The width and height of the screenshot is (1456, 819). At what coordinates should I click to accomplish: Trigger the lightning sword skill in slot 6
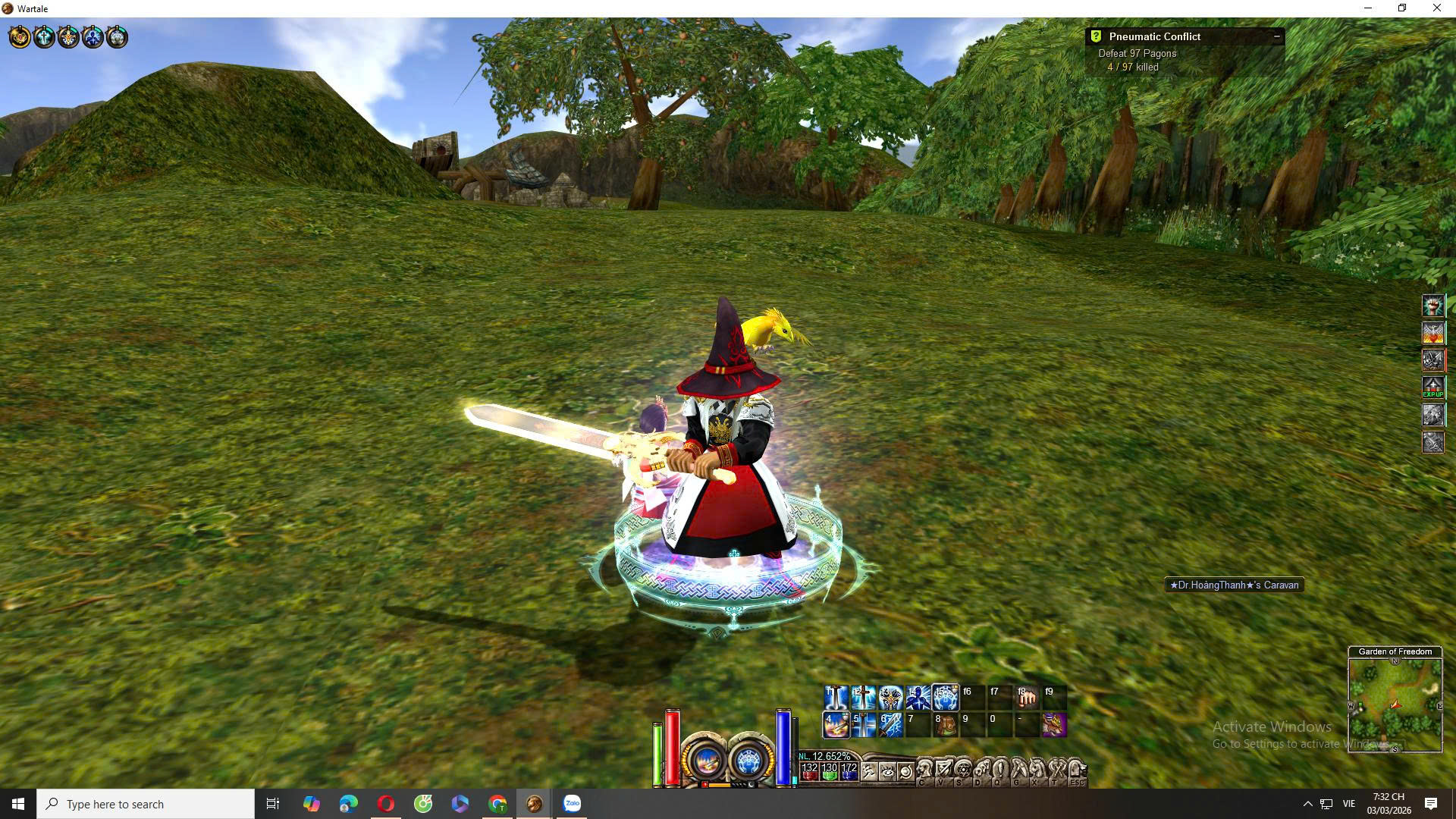(x=890, y=725)
